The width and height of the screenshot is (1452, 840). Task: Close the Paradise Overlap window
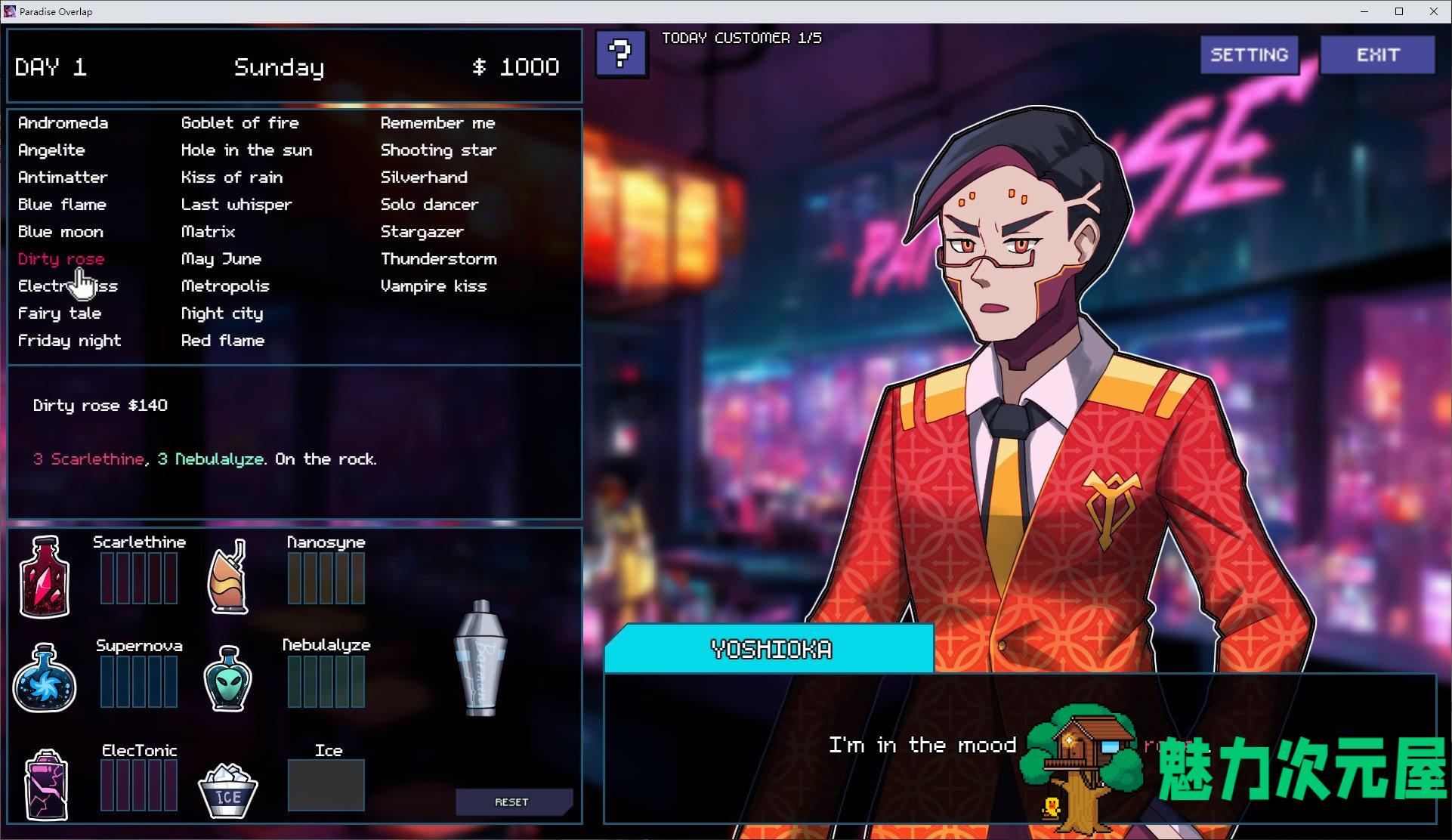[1433, 11]
